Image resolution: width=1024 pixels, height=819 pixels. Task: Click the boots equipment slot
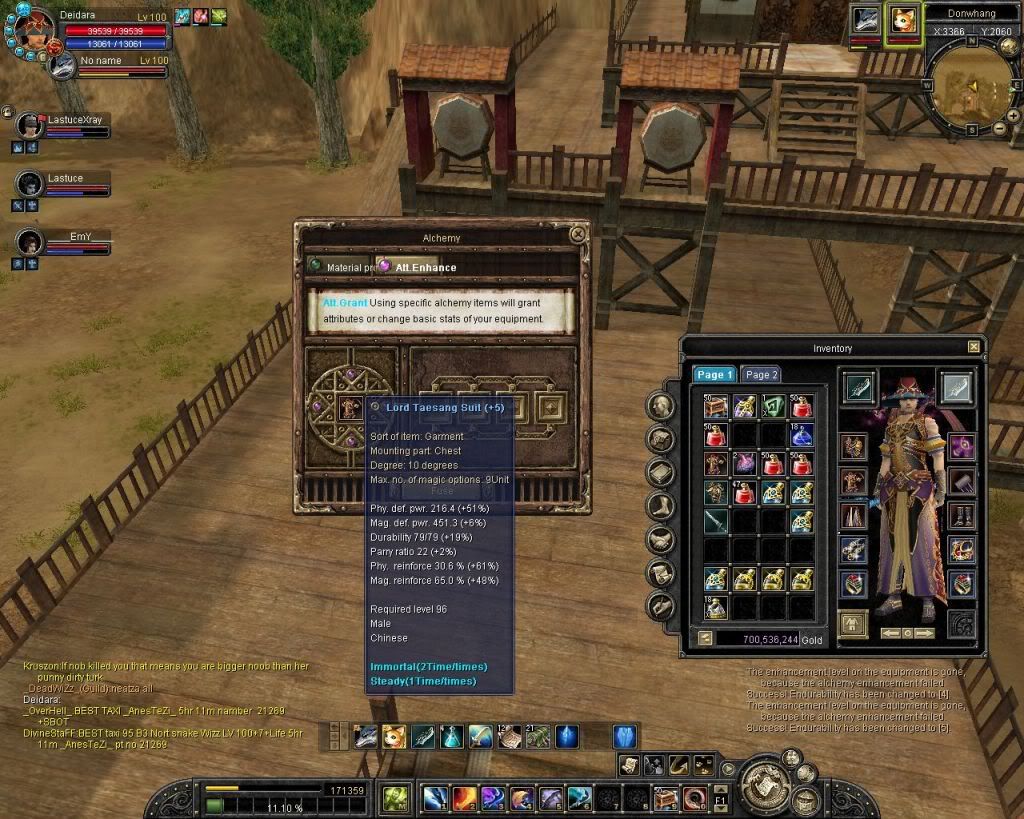(x=962, y=517)
